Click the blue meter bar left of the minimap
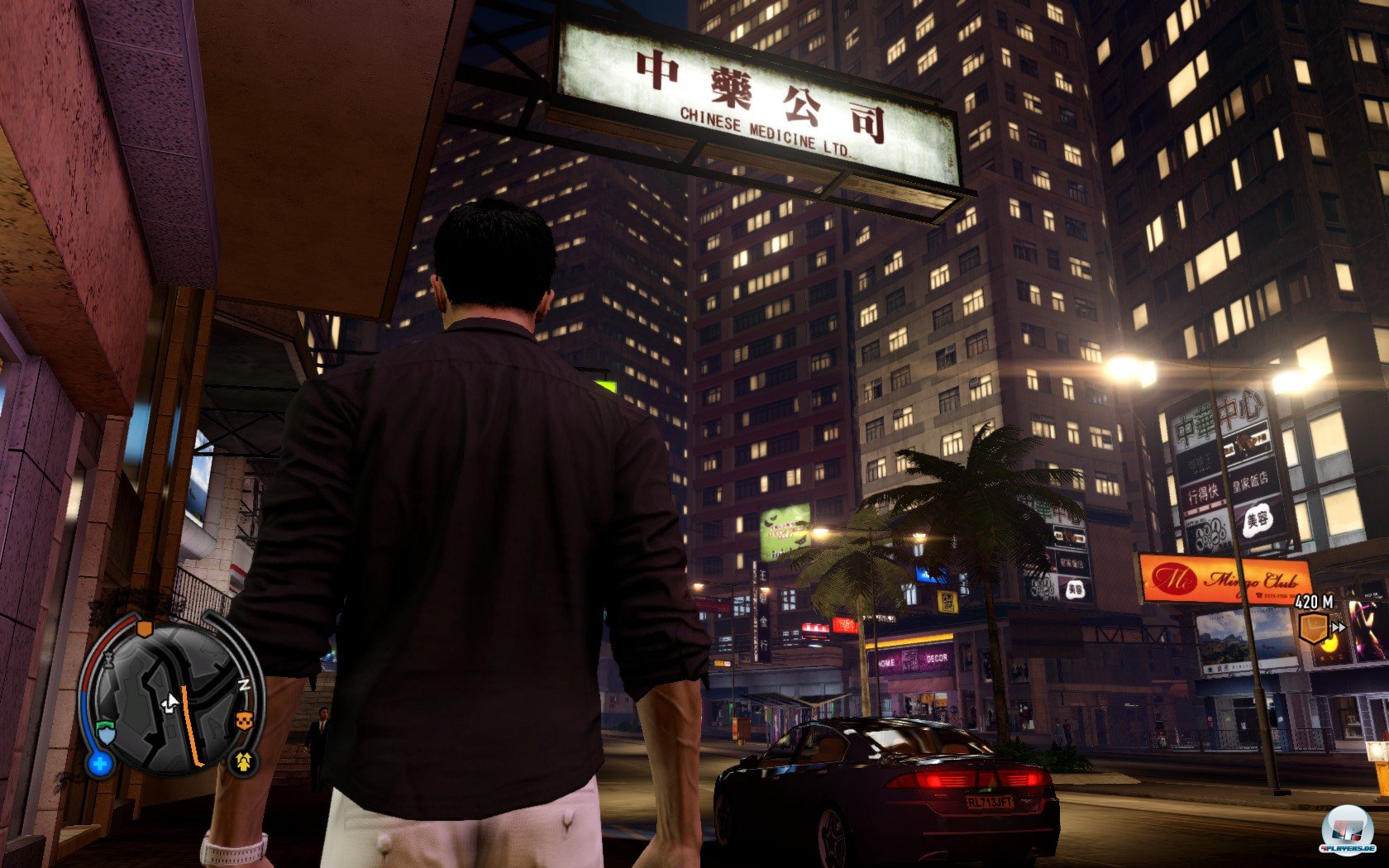The width and height of the screenshot is (1389, 868). 86,717
